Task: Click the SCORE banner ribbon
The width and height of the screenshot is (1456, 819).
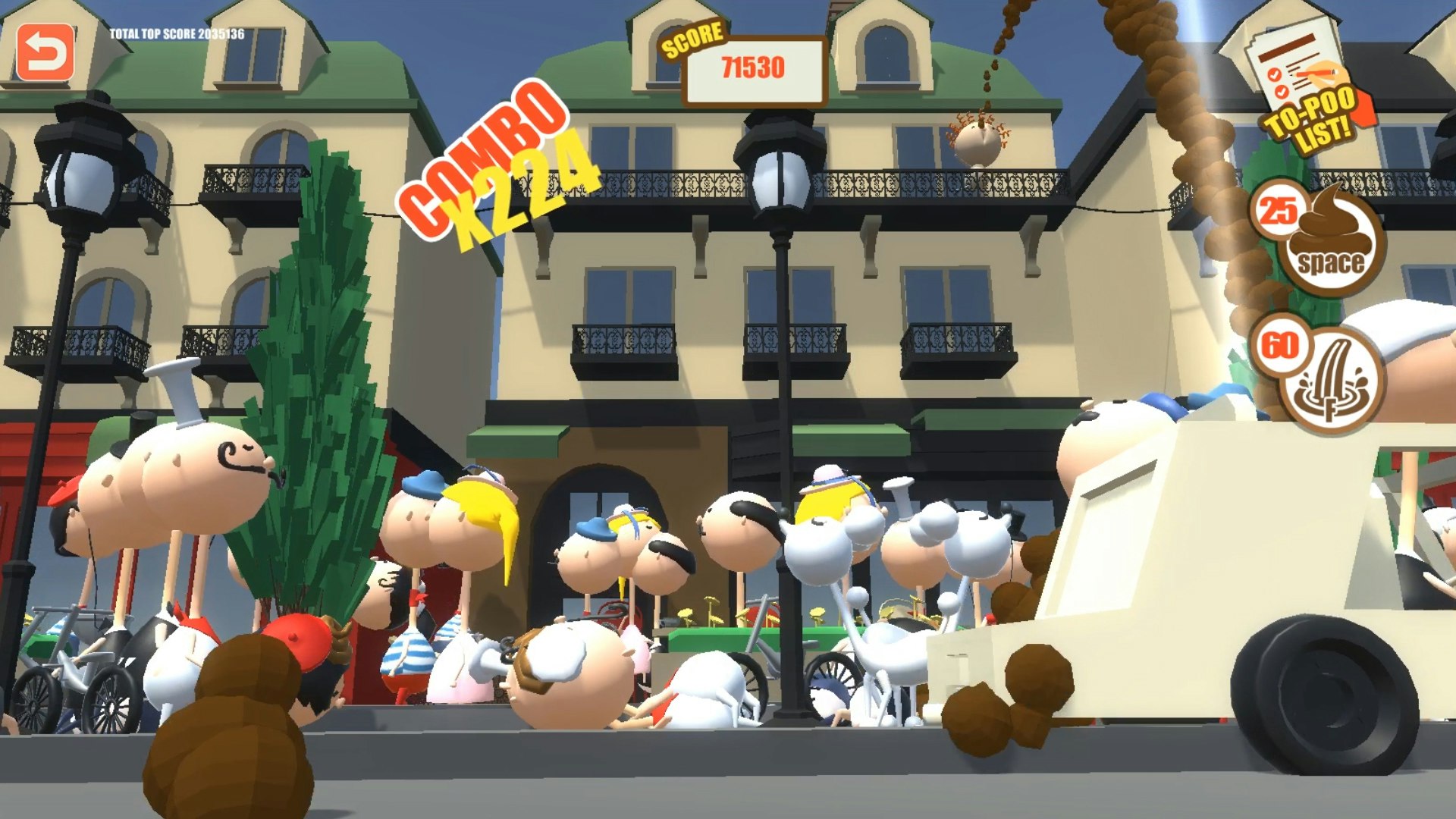Action: pos(692,38)
